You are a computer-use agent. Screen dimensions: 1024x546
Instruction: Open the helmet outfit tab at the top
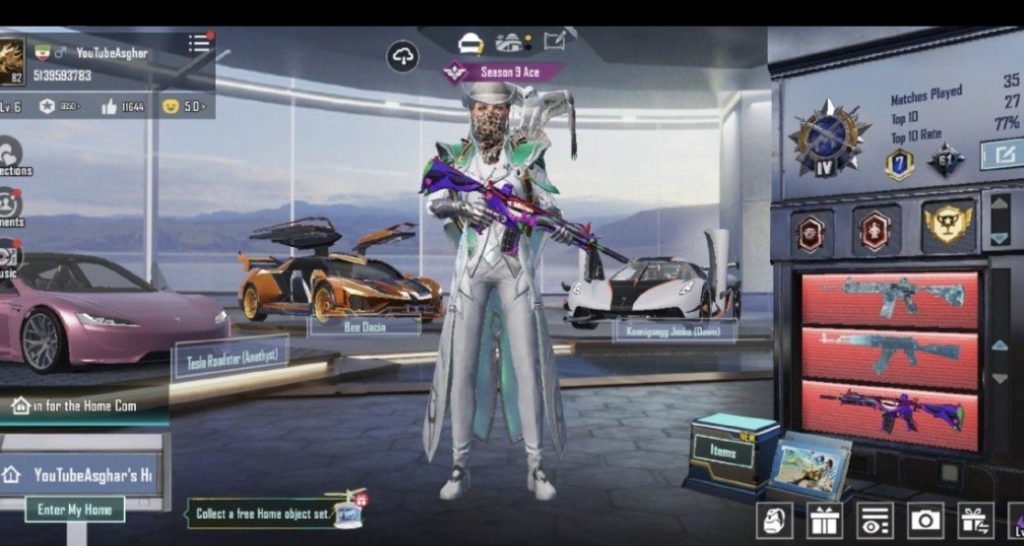(470, 42)
